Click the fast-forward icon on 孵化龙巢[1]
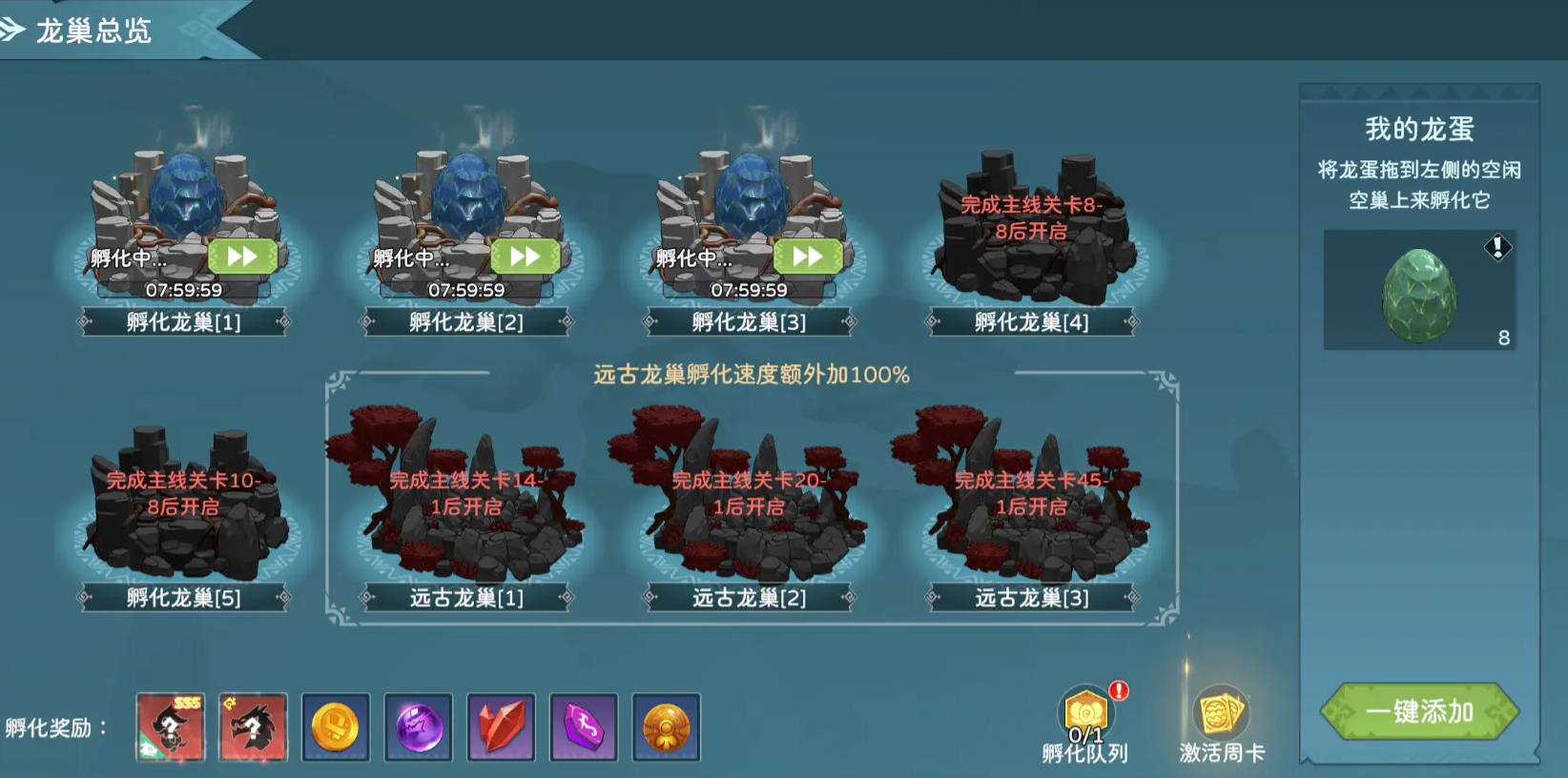The width and height of the screenshot is (1568, 778). coord(242,256)
